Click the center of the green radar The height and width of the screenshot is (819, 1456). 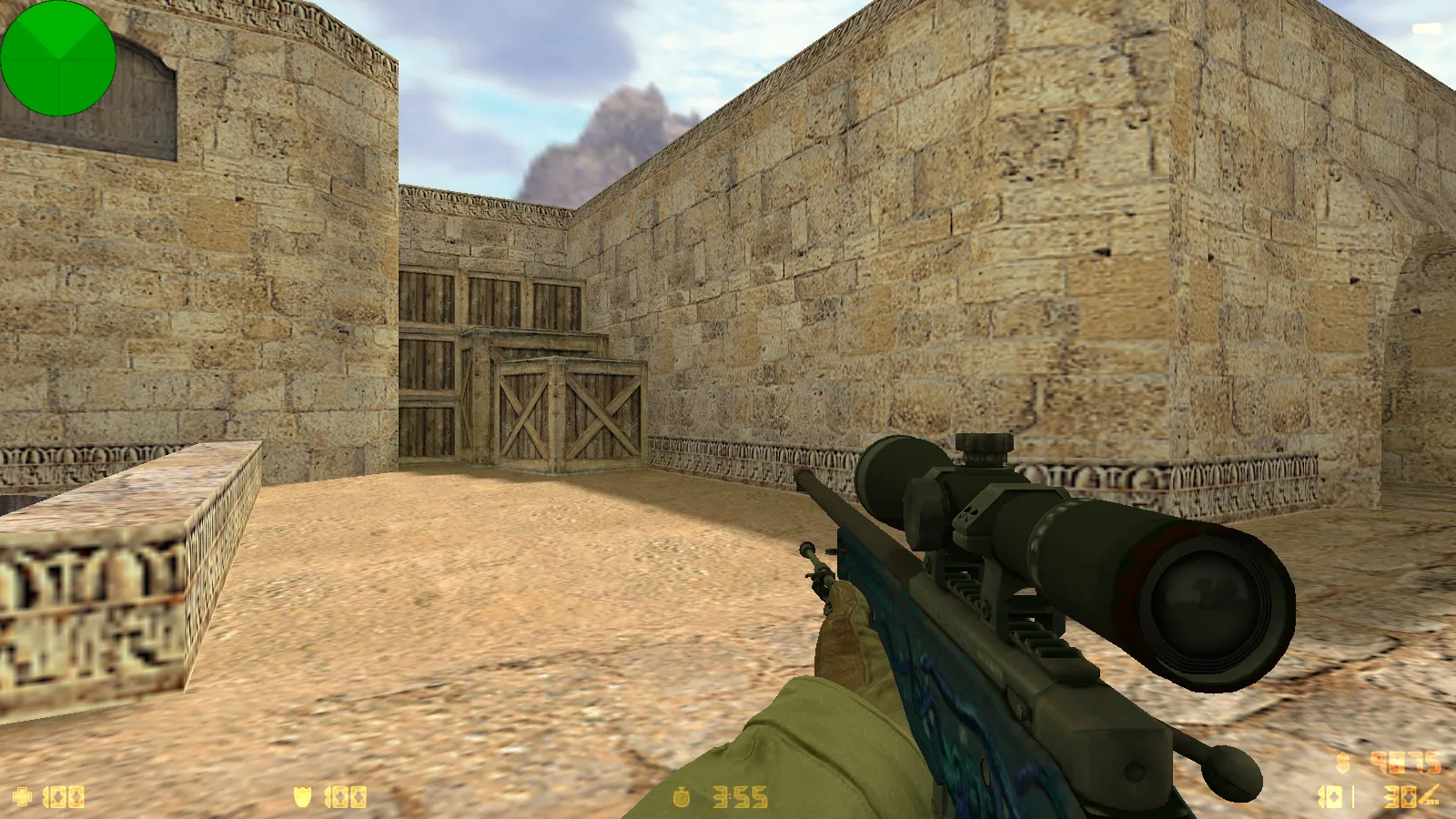click(x=57, y=59)
